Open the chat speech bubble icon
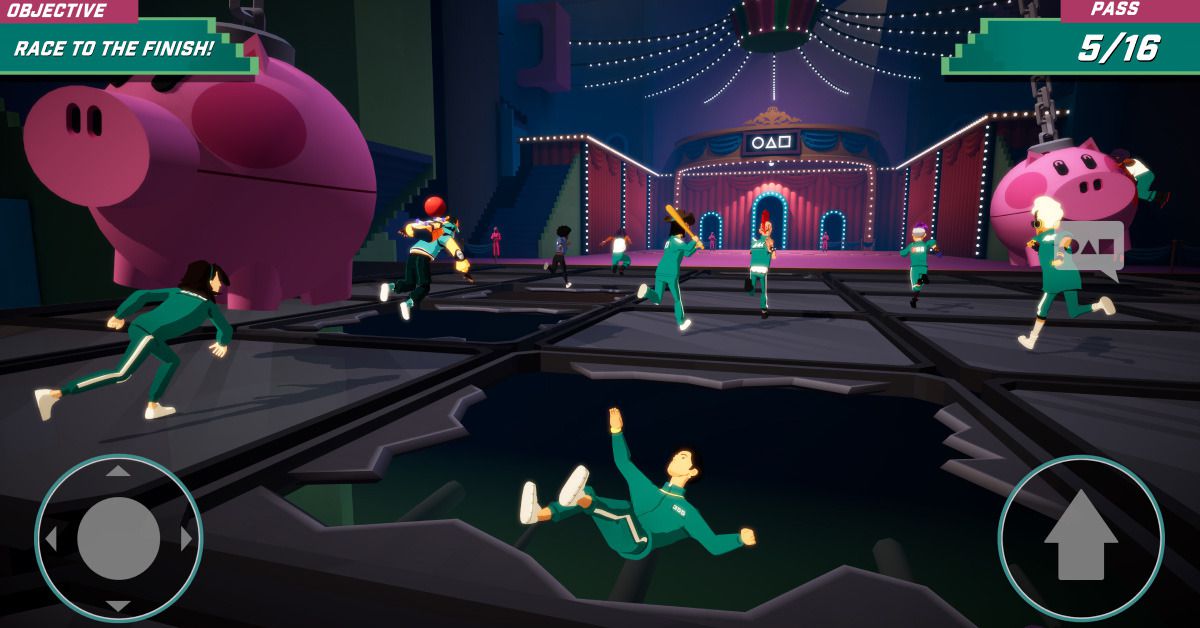 click(1090, 247)
